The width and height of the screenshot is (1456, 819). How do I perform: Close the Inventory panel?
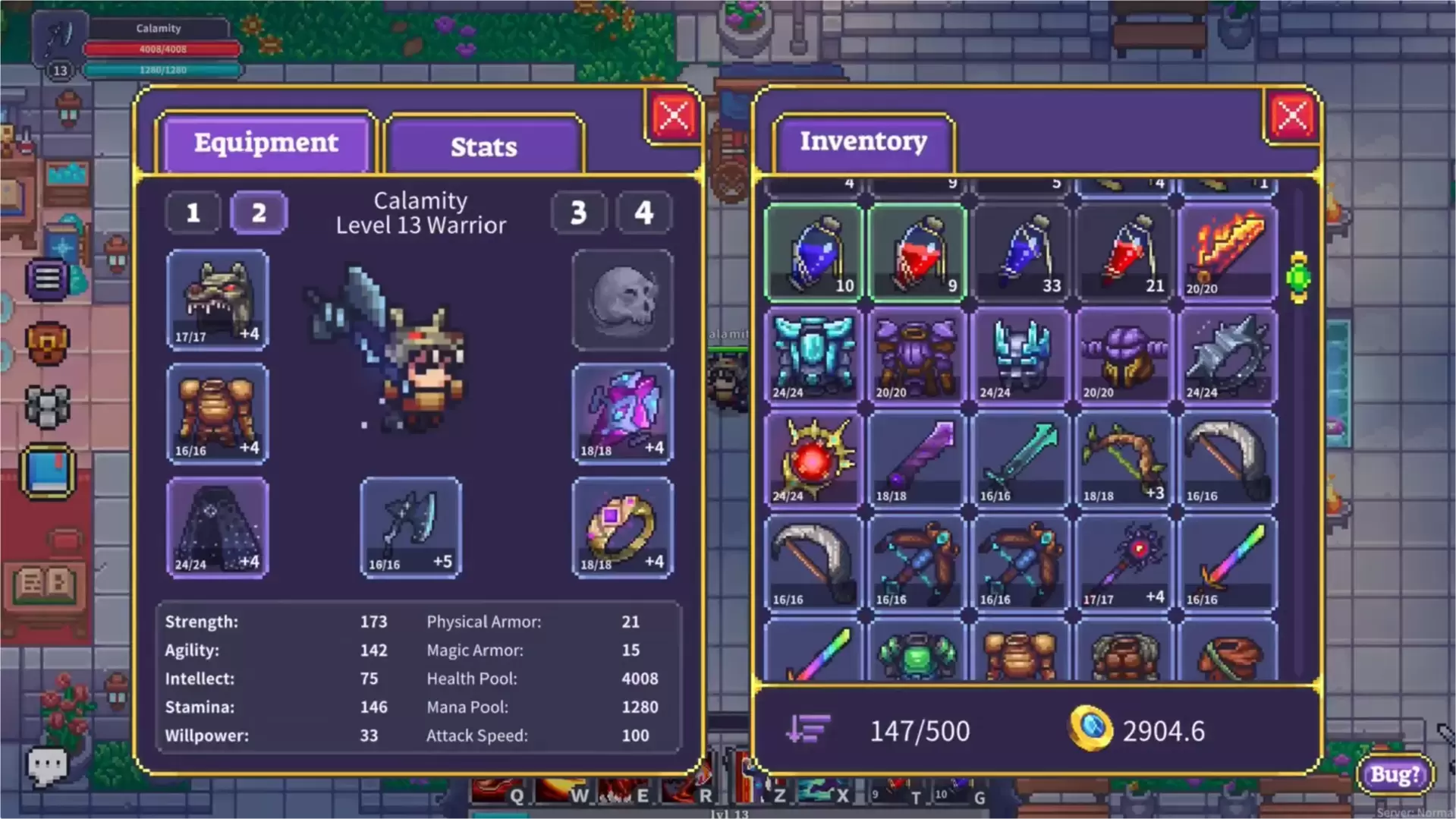pos(1291,117)
